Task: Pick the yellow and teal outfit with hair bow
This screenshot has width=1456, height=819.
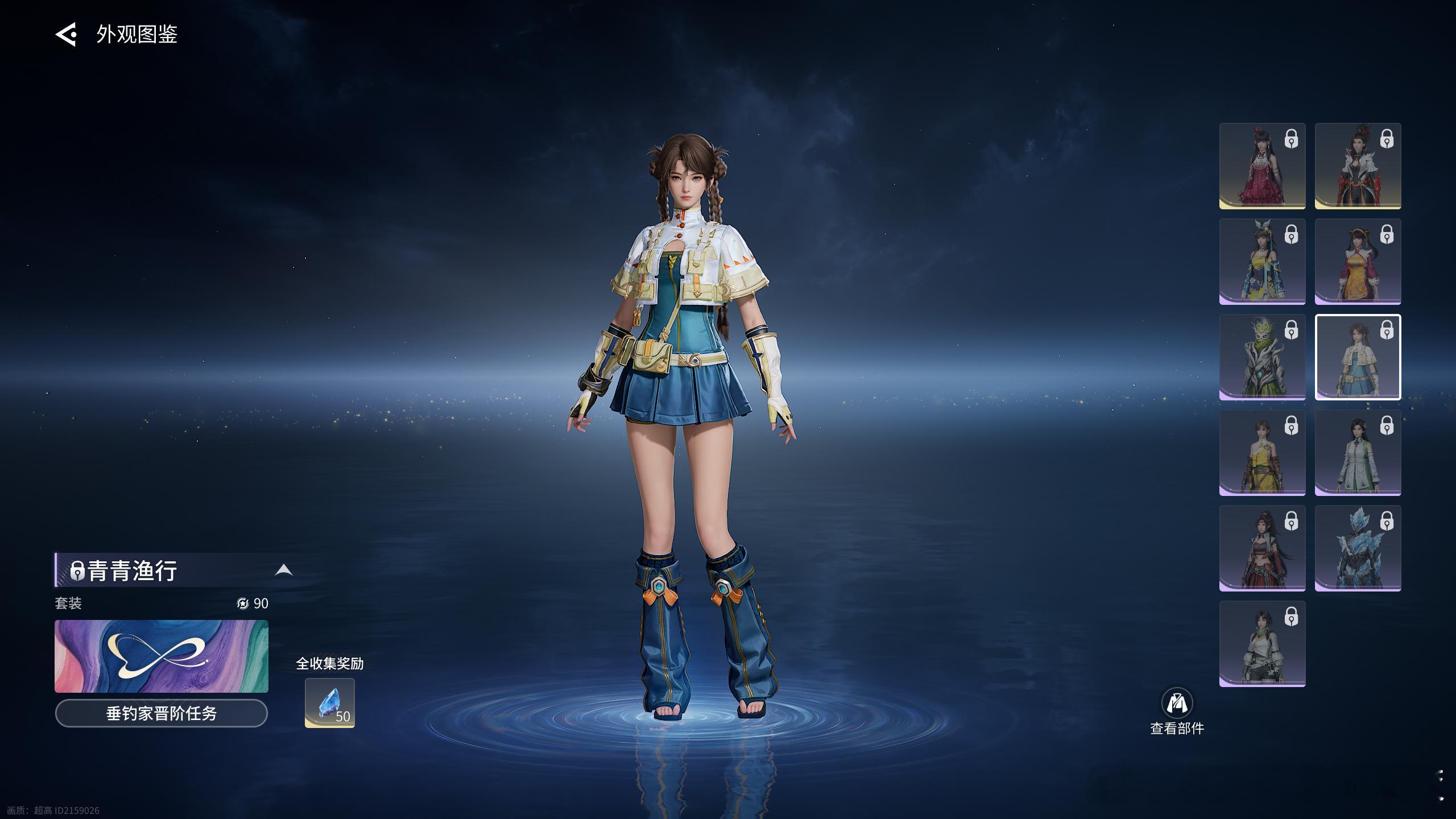Action: (1262, 262)
